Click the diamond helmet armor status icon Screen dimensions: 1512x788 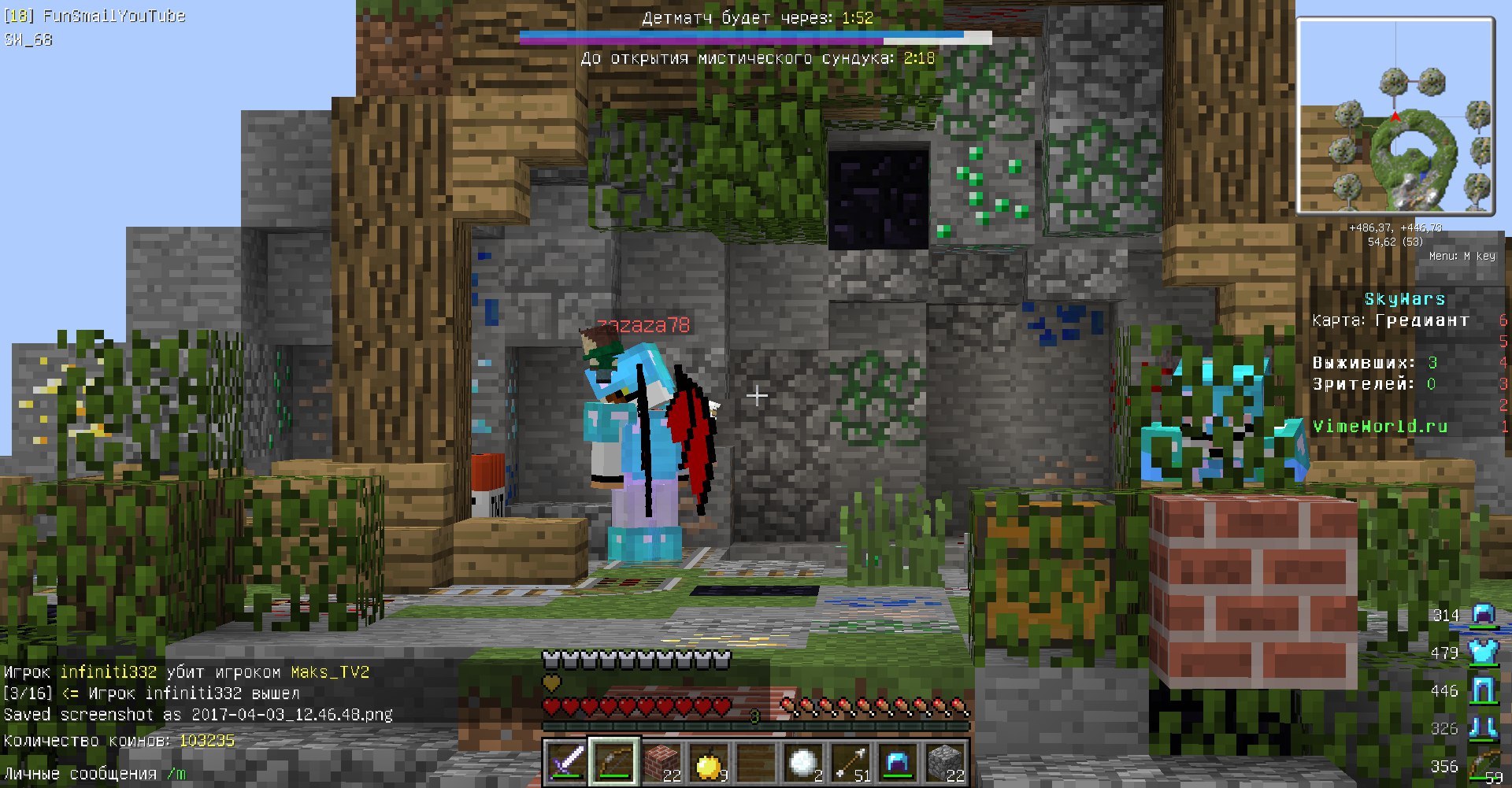tap(1484, 615)
